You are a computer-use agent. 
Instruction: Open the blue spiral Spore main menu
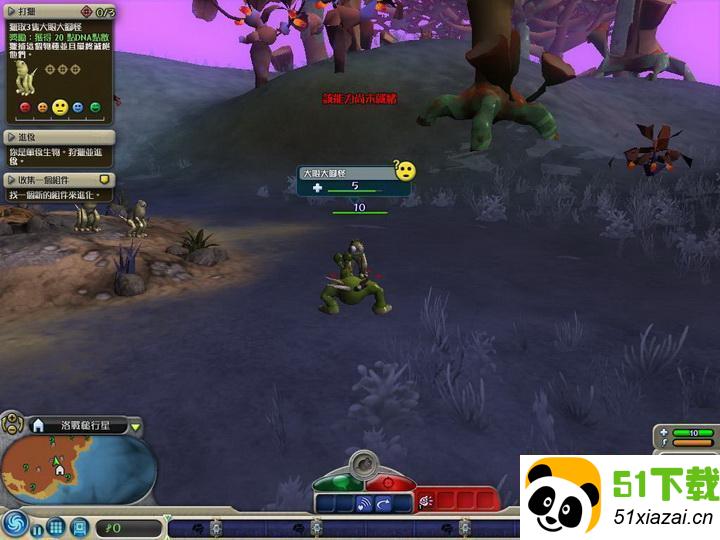click(x=14, y=522)
